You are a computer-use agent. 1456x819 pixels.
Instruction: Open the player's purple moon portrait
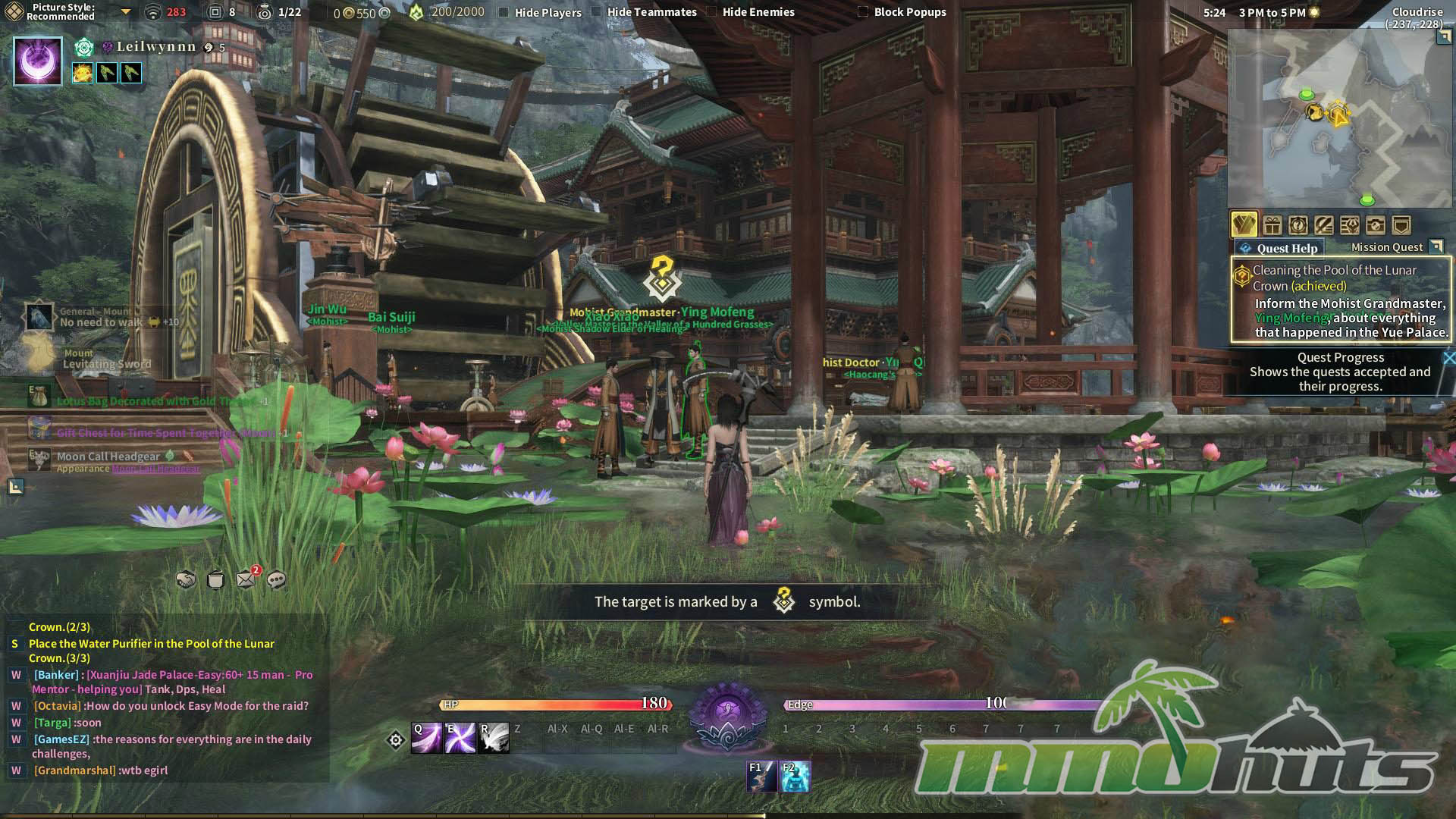tap(37, 61)
